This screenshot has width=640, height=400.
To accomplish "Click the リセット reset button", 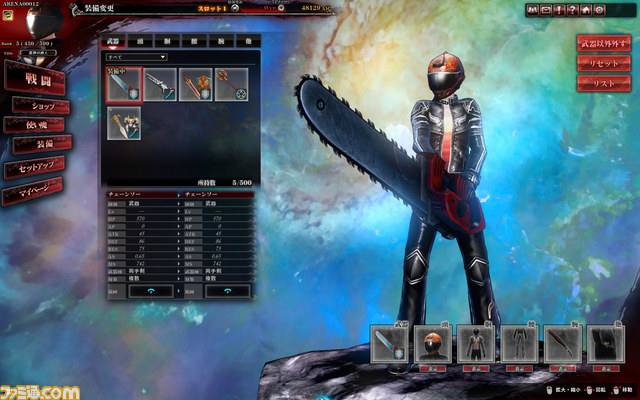I will pyautogui.click(x=603, y=62).
